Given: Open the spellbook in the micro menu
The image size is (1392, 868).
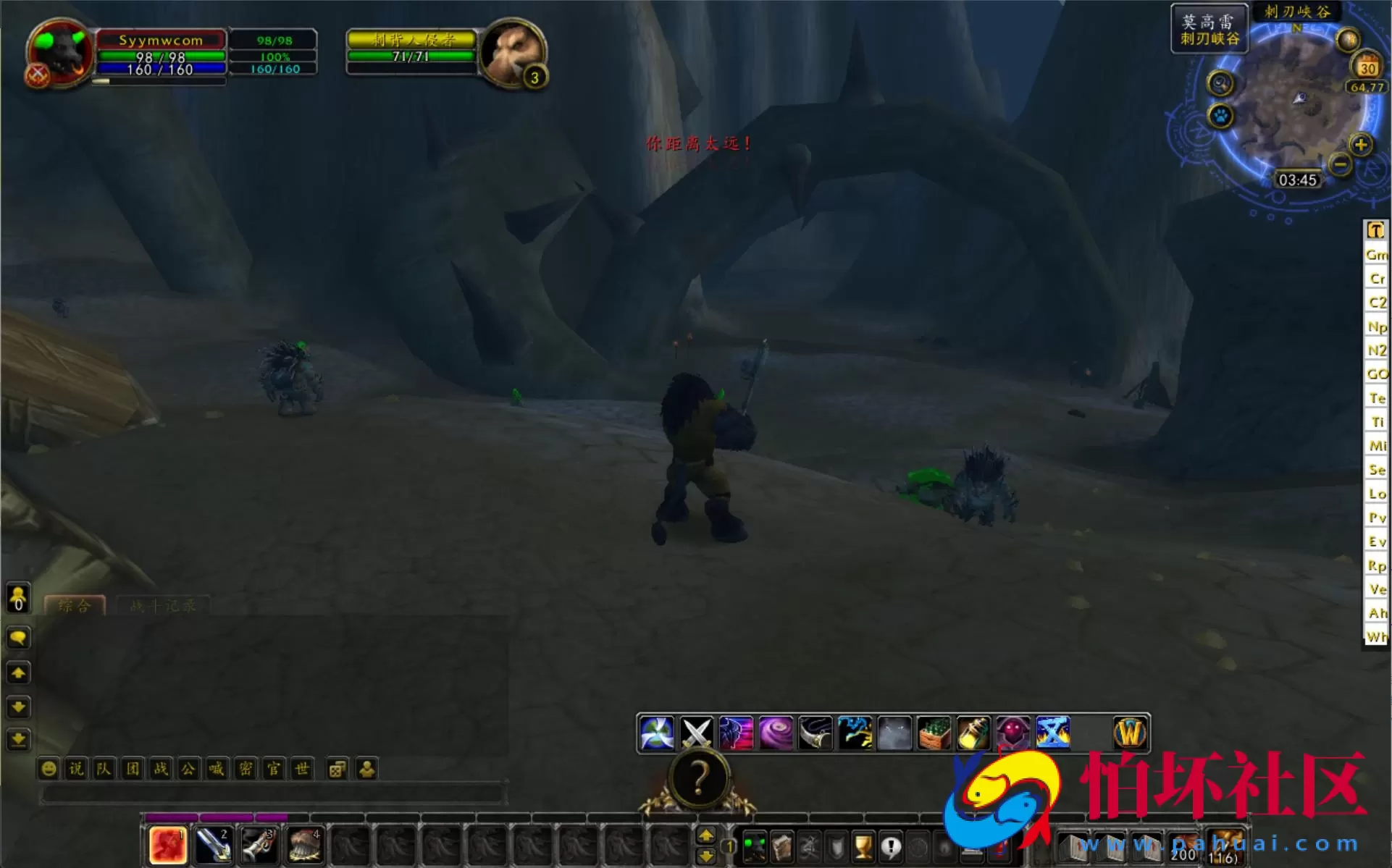Looking at the screenshot, I should (781, 846).
